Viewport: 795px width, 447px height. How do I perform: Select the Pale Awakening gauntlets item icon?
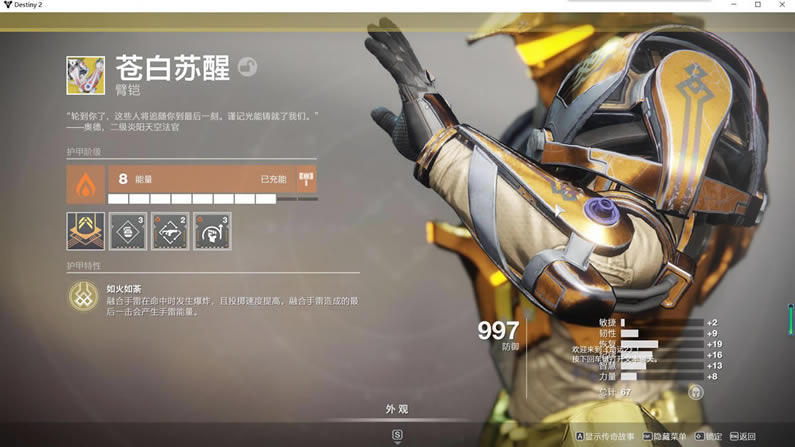85,75
